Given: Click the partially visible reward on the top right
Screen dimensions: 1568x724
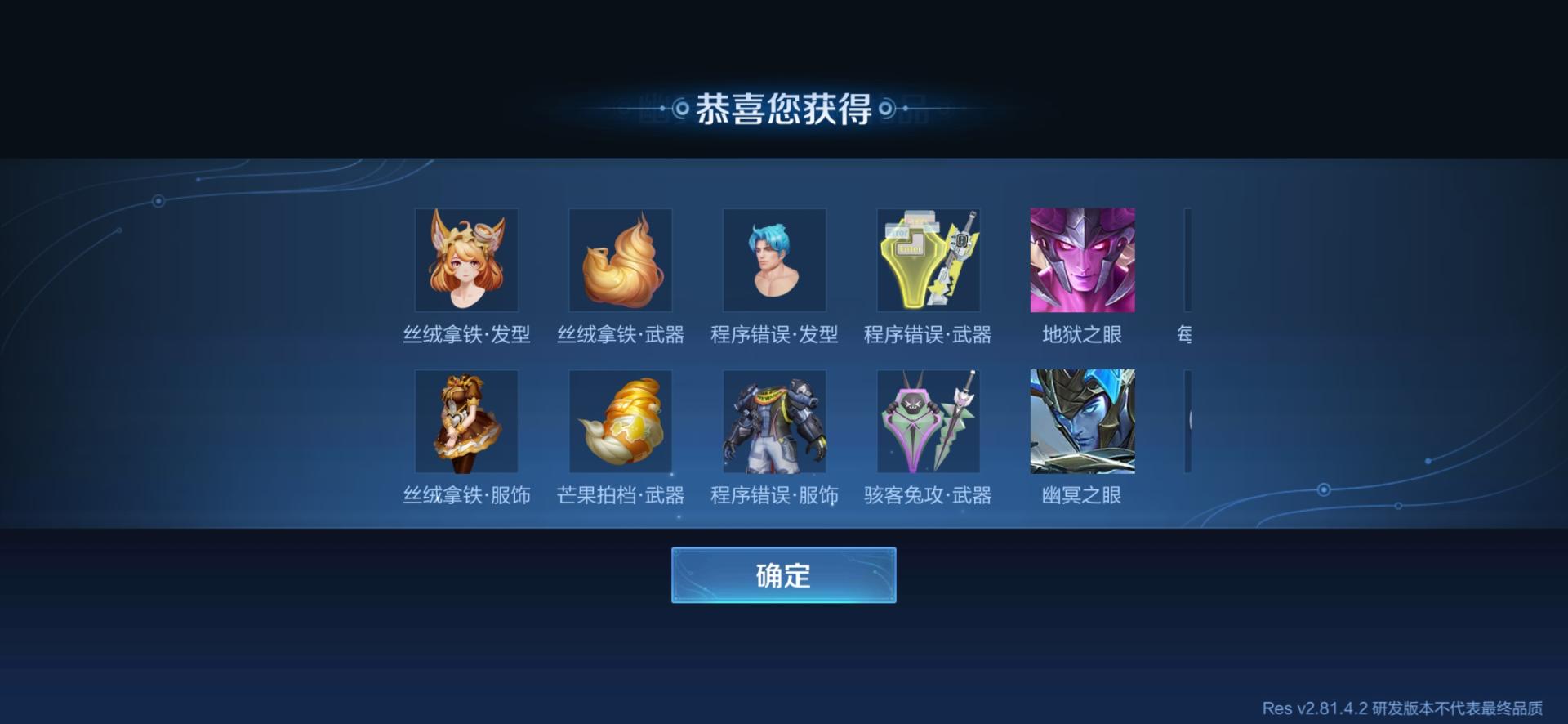Looking at the screenshot, I should (x=1188, y=260).
